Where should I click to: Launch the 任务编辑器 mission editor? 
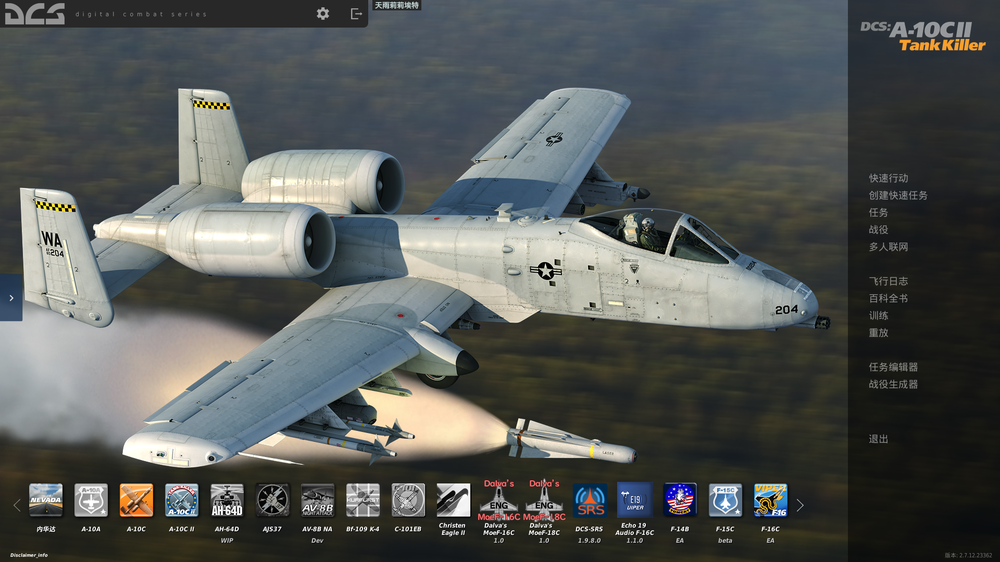[x=893, y=367]
